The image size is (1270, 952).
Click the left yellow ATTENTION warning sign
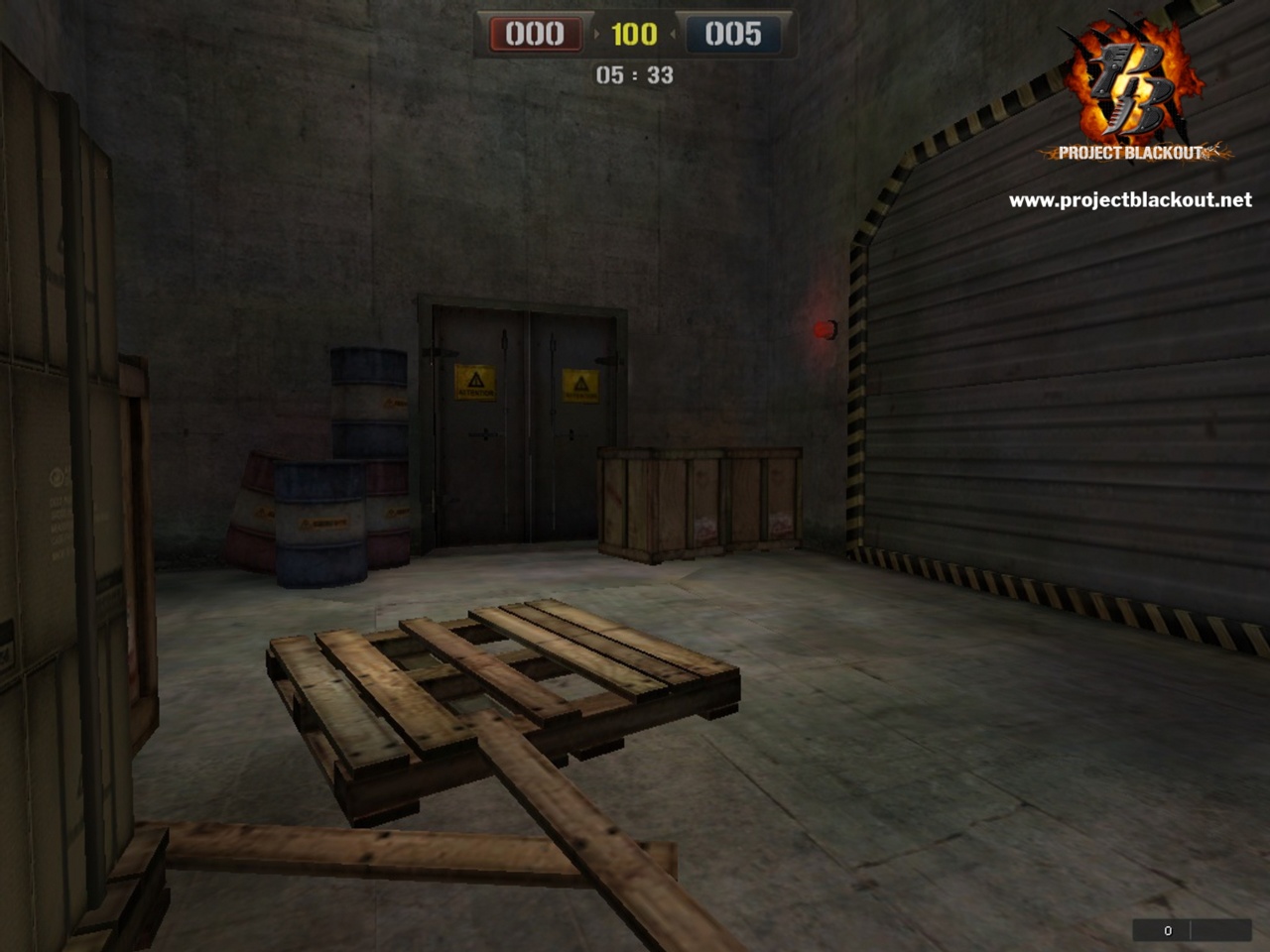pyautogui.click(x=477, y=382)
